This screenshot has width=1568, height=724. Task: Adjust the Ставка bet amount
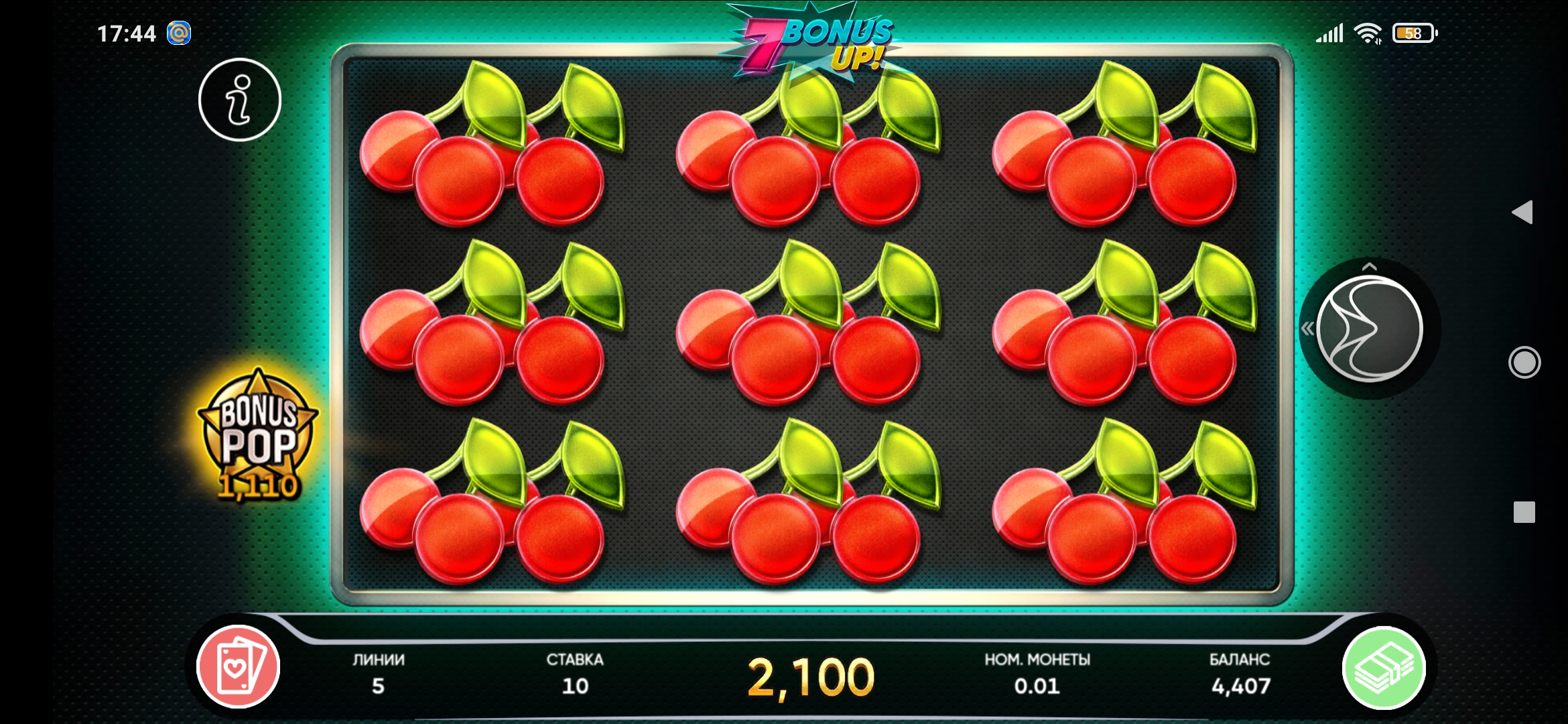pos(575,674)
